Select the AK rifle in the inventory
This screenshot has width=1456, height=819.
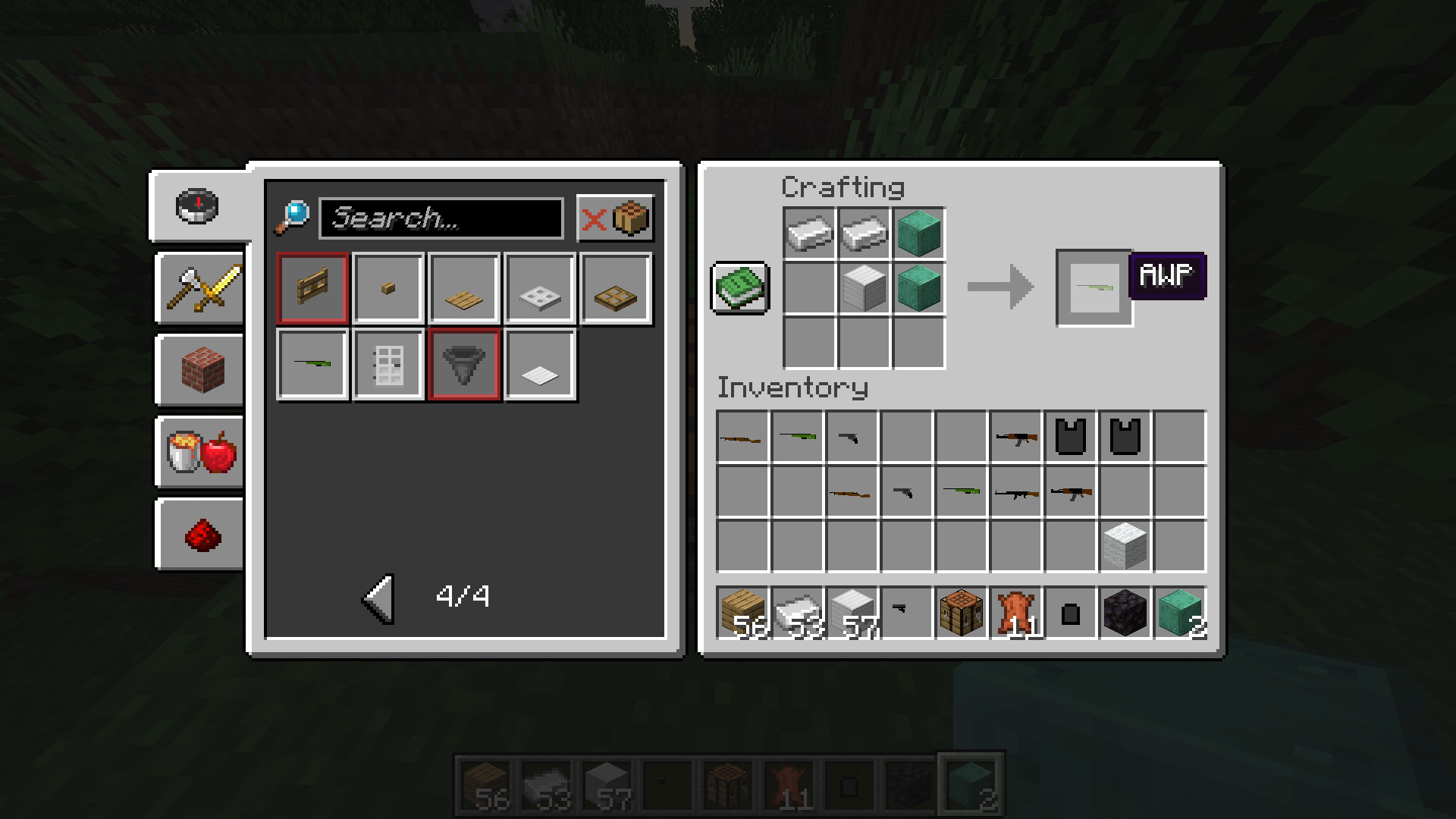point(1016,436)
